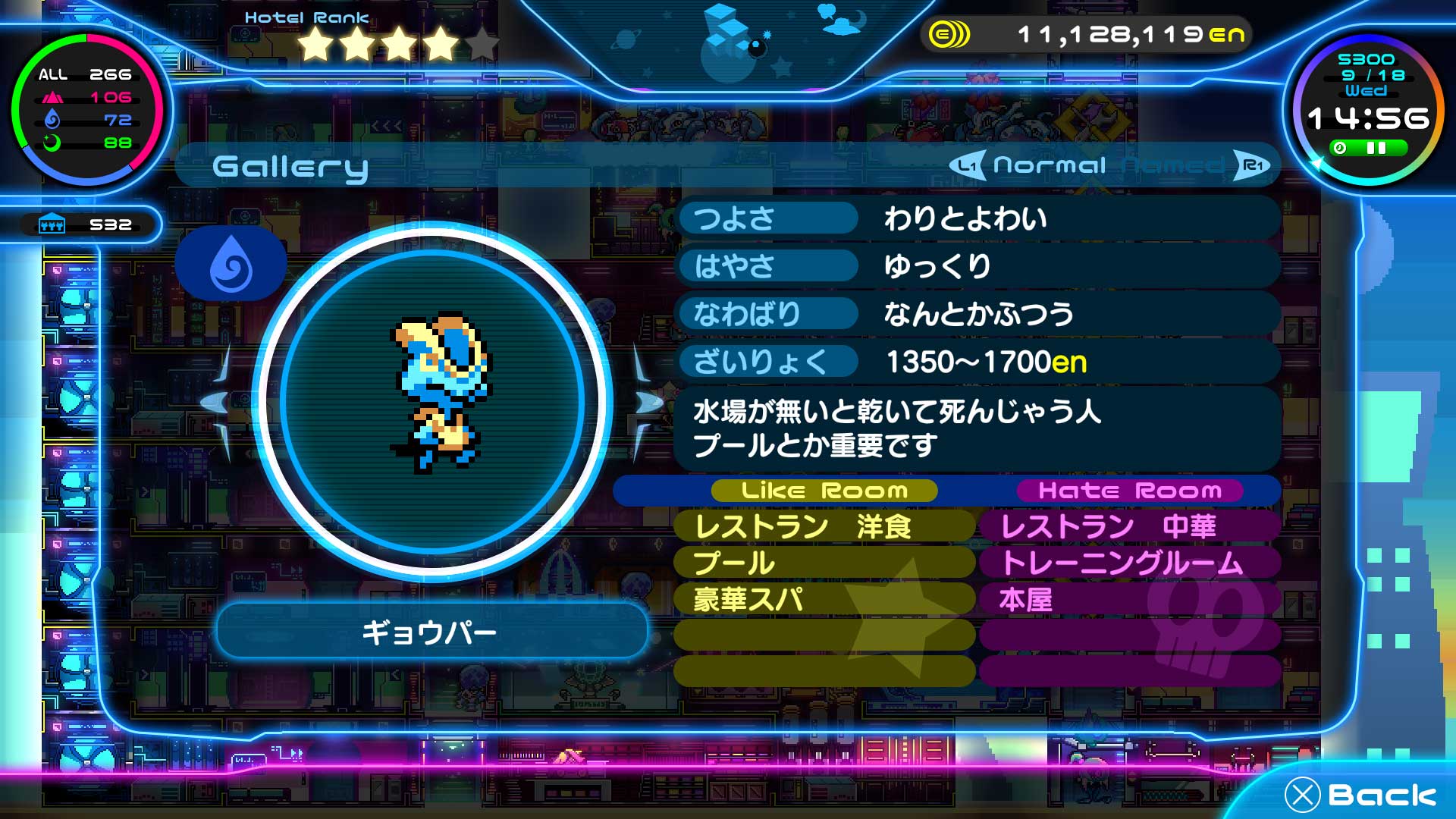Click the green crescent attribute icon showing 88
The width and height of the screenshot is (1456, 819).
[53, 143]
